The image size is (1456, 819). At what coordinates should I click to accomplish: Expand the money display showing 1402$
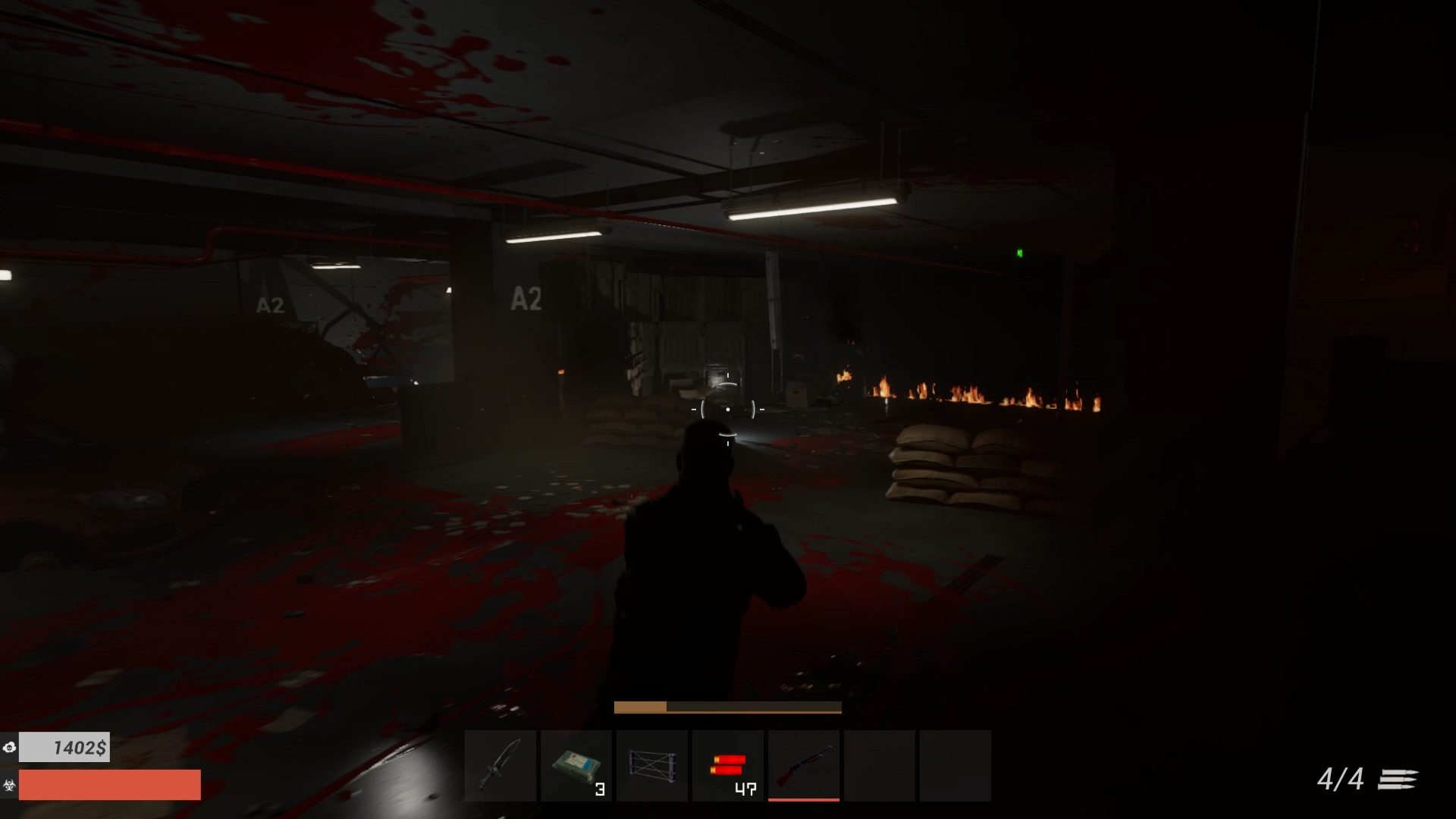pyautogui.click(x=64, y=747)
